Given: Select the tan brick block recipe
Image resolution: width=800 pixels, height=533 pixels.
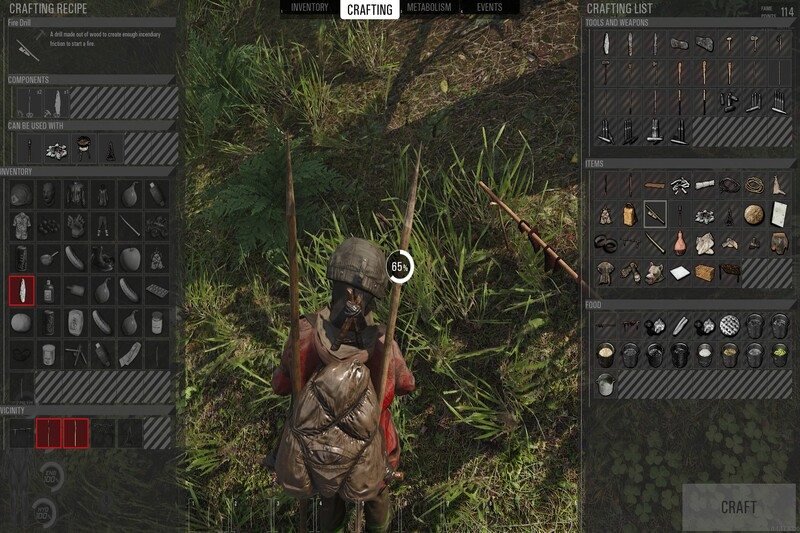Looking at the screenshot, I should pos(704,271).
